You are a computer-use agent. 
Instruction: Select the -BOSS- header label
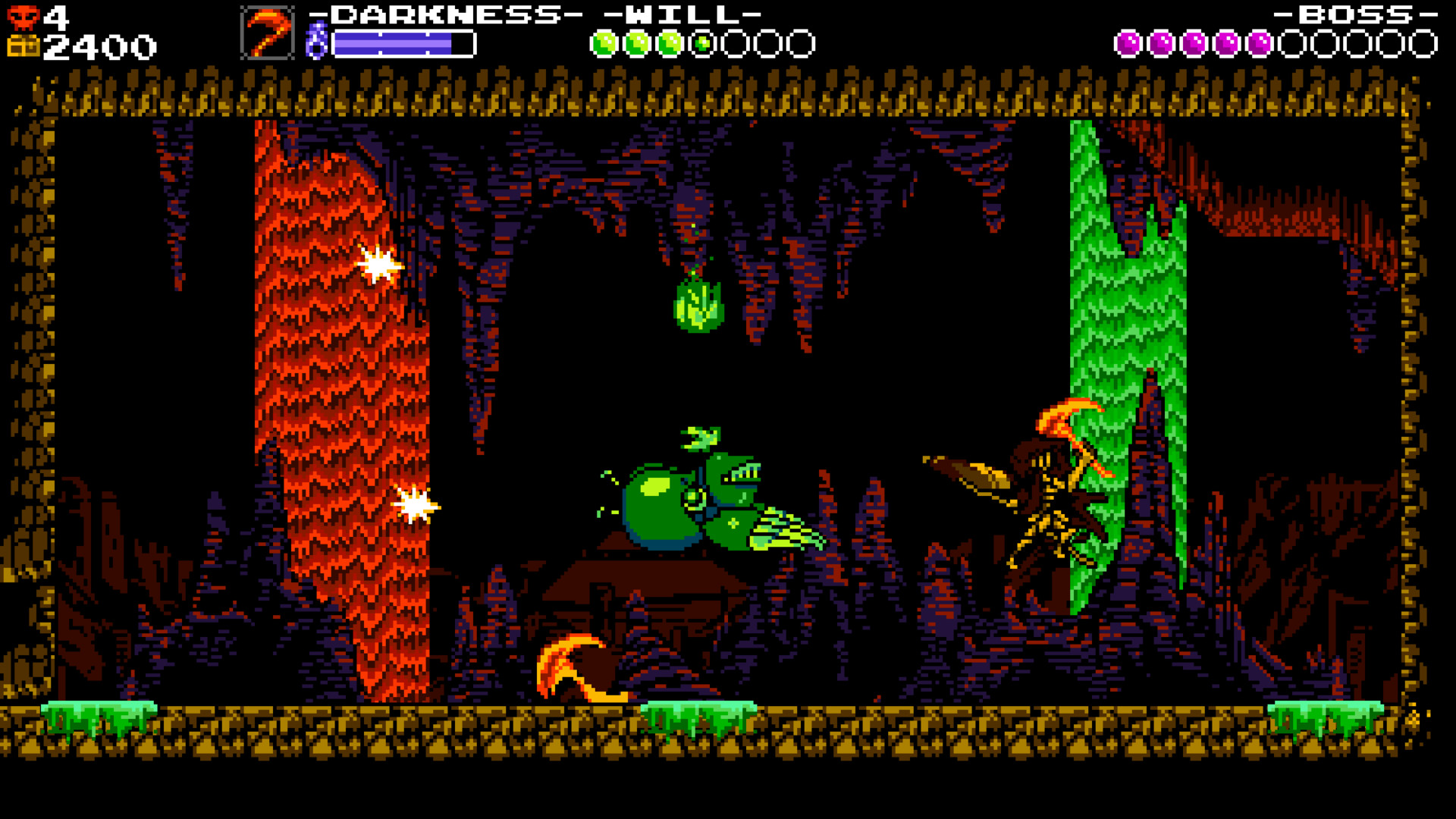point(1357,13)
